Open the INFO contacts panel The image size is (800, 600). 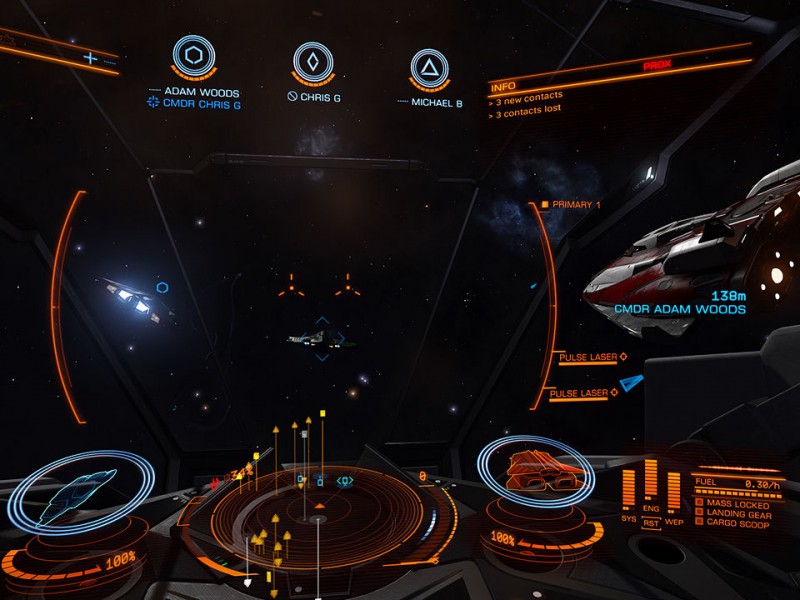coord(503,87)
